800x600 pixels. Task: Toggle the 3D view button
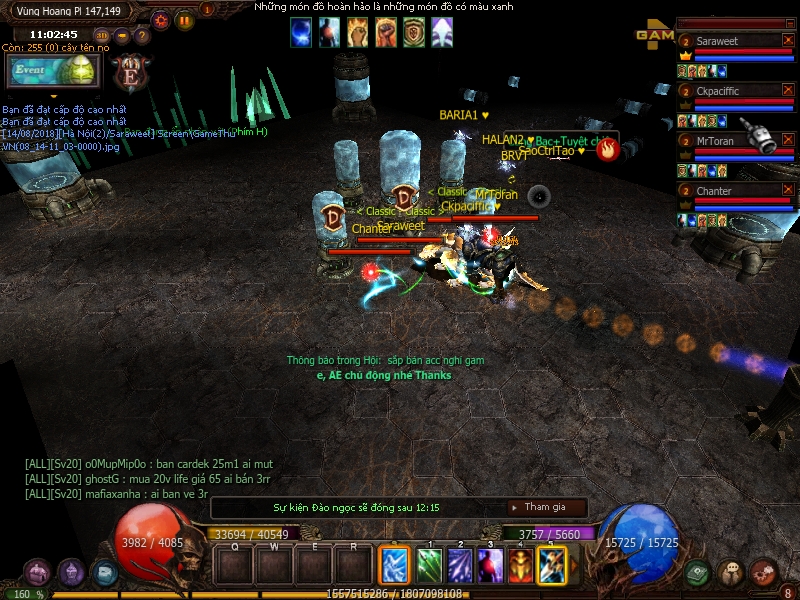101,37
